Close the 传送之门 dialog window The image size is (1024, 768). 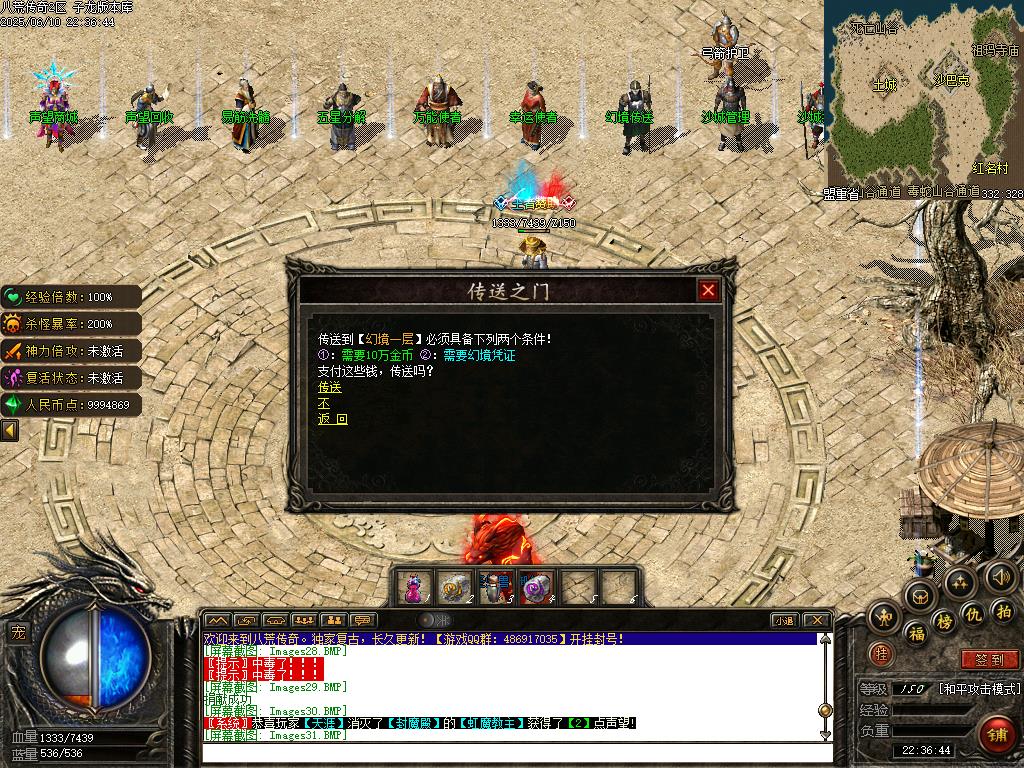[x=708, y=290]
